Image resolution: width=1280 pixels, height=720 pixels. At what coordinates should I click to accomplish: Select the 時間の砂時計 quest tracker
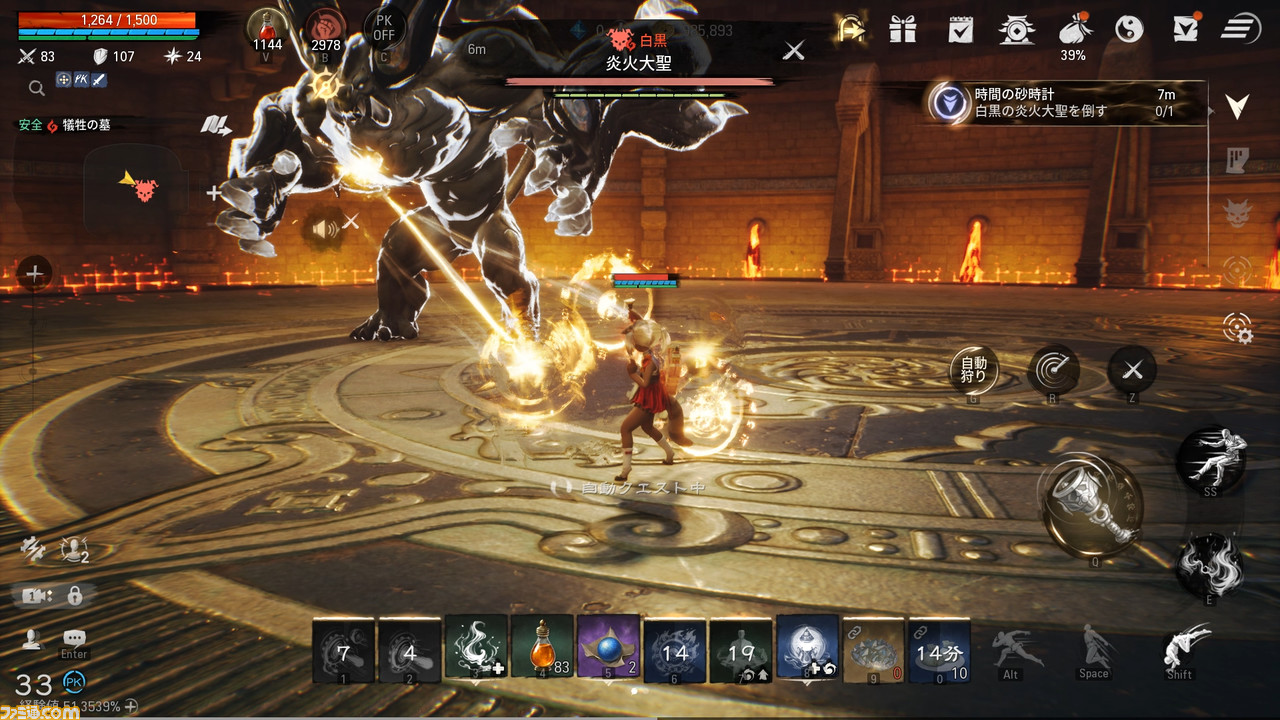tap(1060, 103)
